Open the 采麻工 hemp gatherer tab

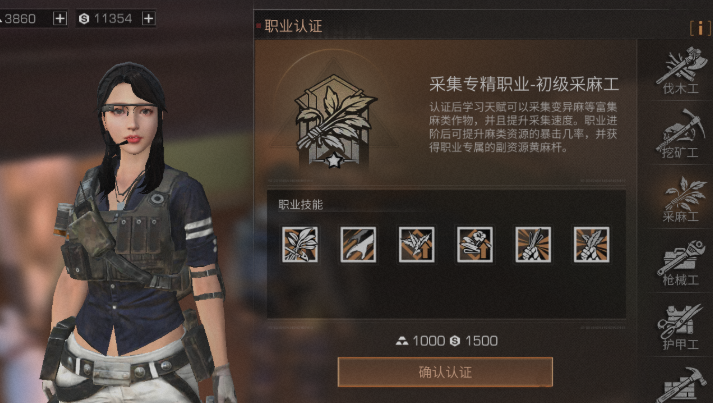coord(680,197)
